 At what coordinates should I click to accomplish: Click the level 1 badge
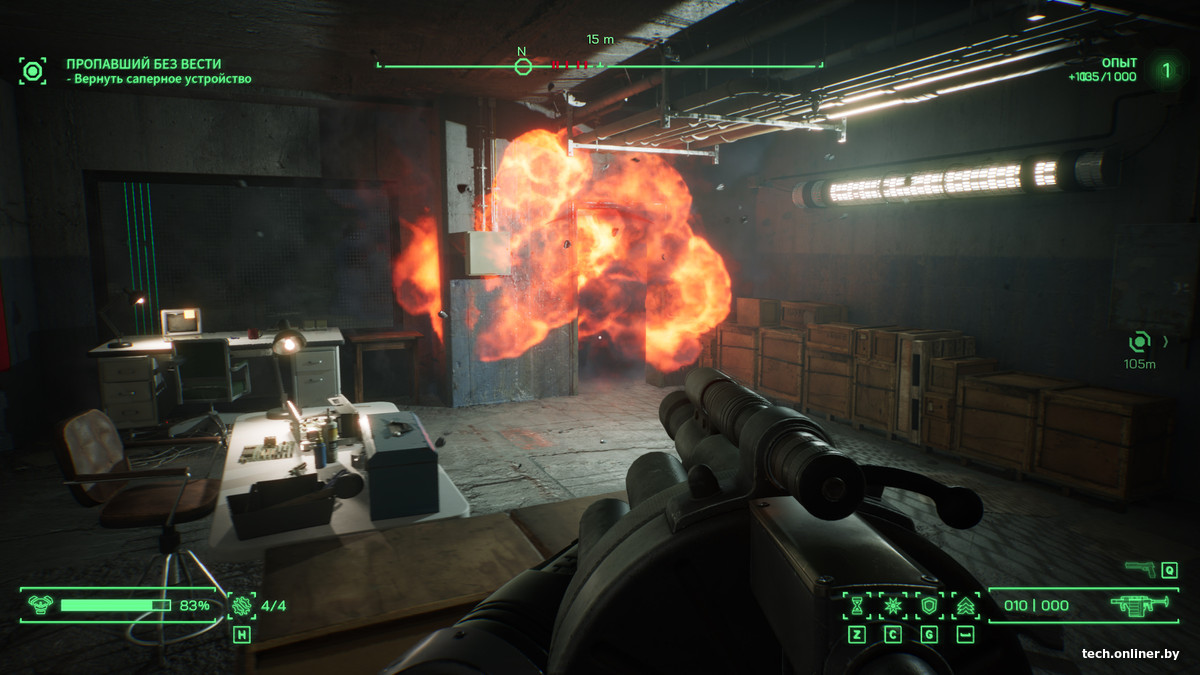1165,70
